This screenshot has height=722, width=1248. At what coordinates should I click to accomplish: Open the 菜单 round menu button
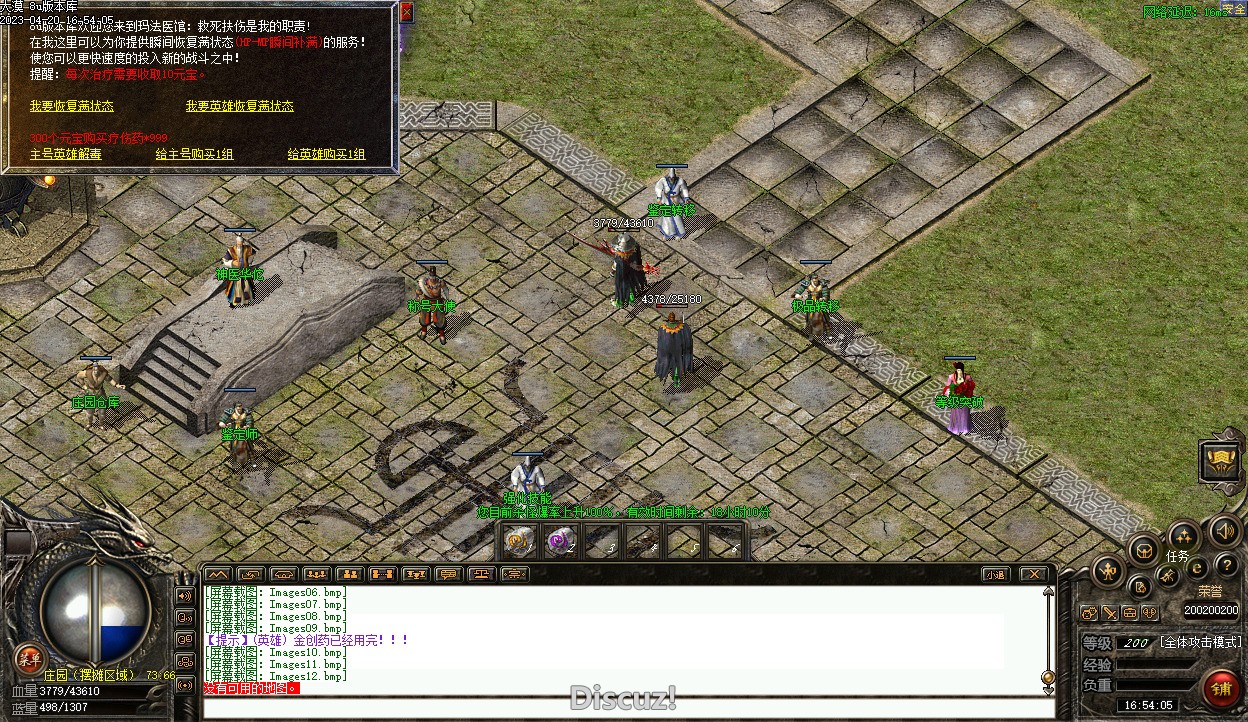[x=29, y=658]
